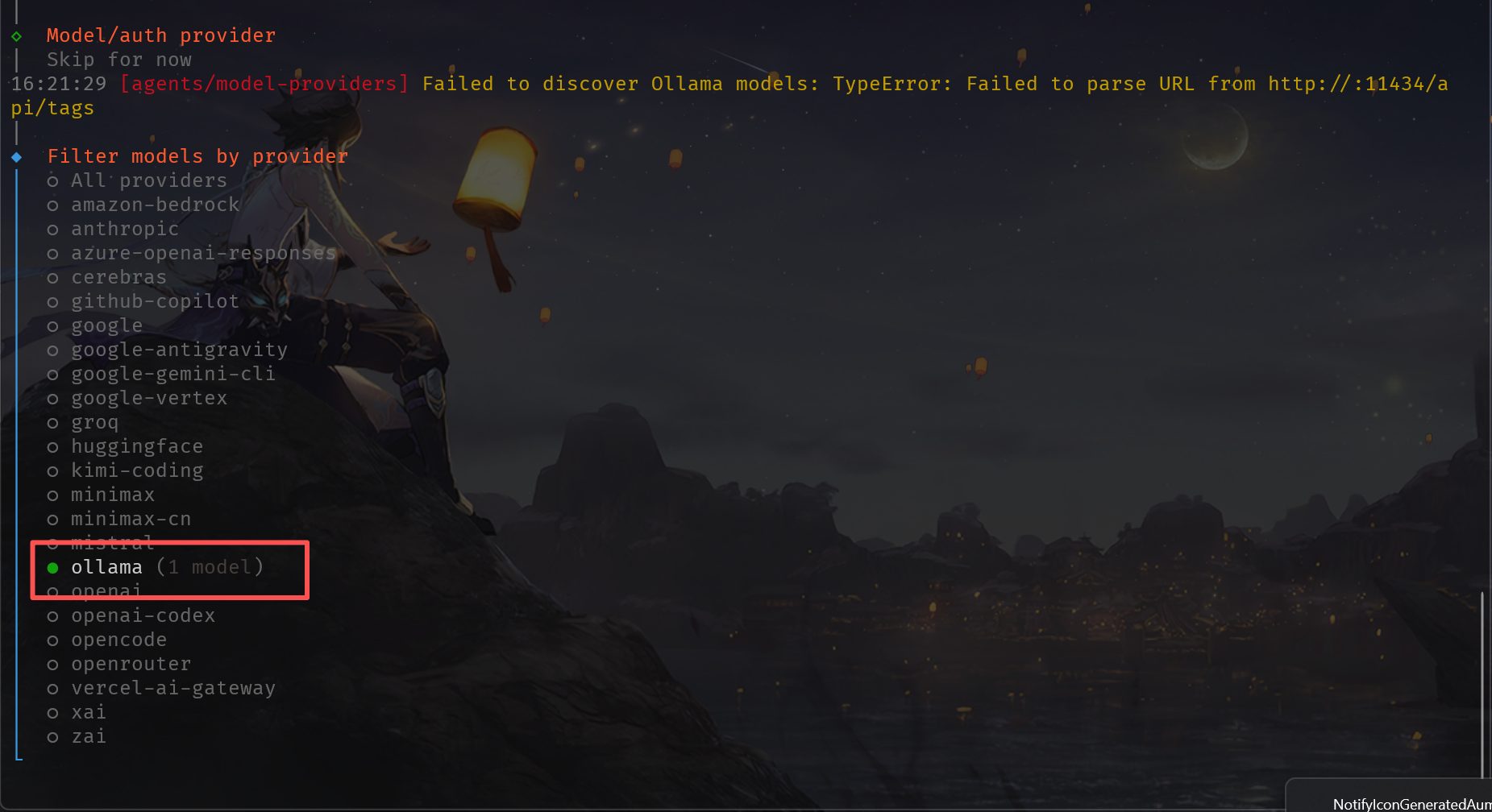Pick the google-vertex provider
The image size is (1492, 812).
pos(148,398)
